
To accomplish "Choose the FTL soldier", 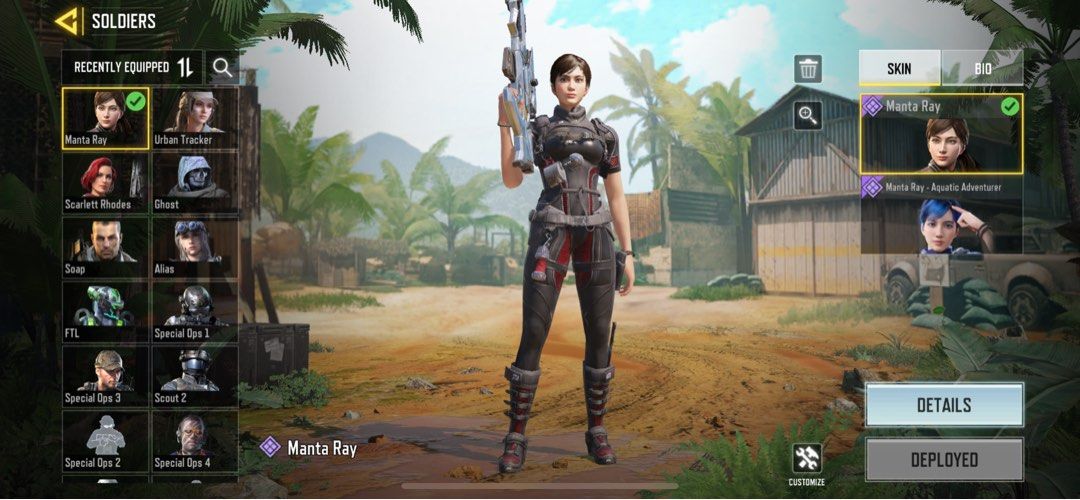I will tap(105, 312).
